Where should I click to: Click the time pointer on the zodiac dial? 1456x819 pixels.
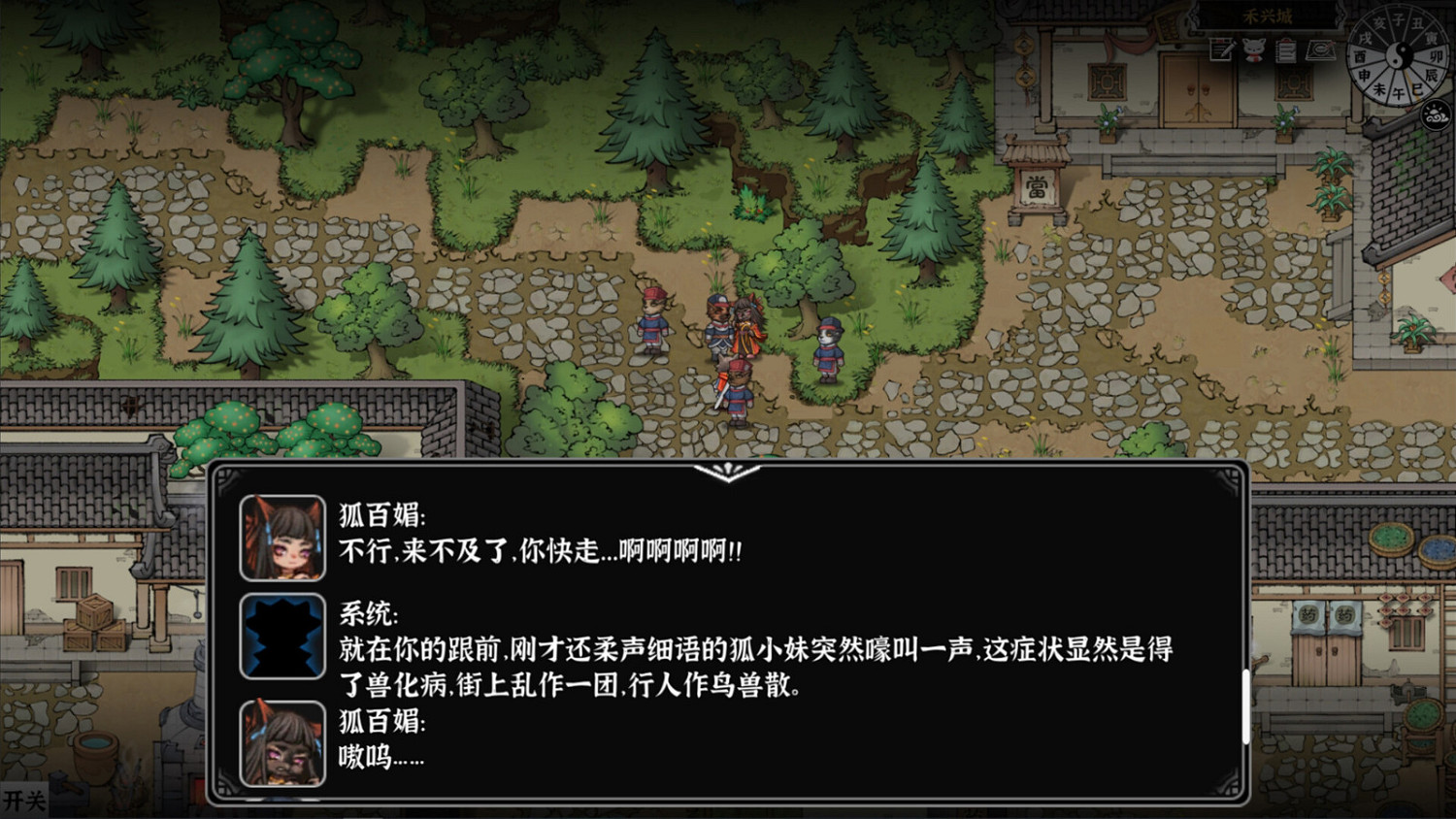1410,83
